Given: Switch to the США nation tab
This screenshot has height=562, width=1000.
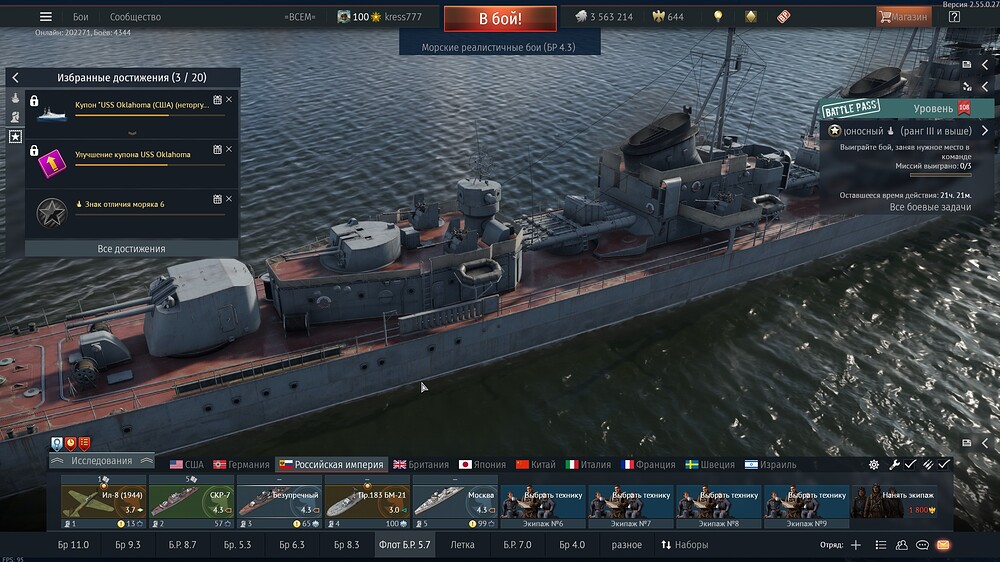Looking at the screenshot, I should pos(186,465).
